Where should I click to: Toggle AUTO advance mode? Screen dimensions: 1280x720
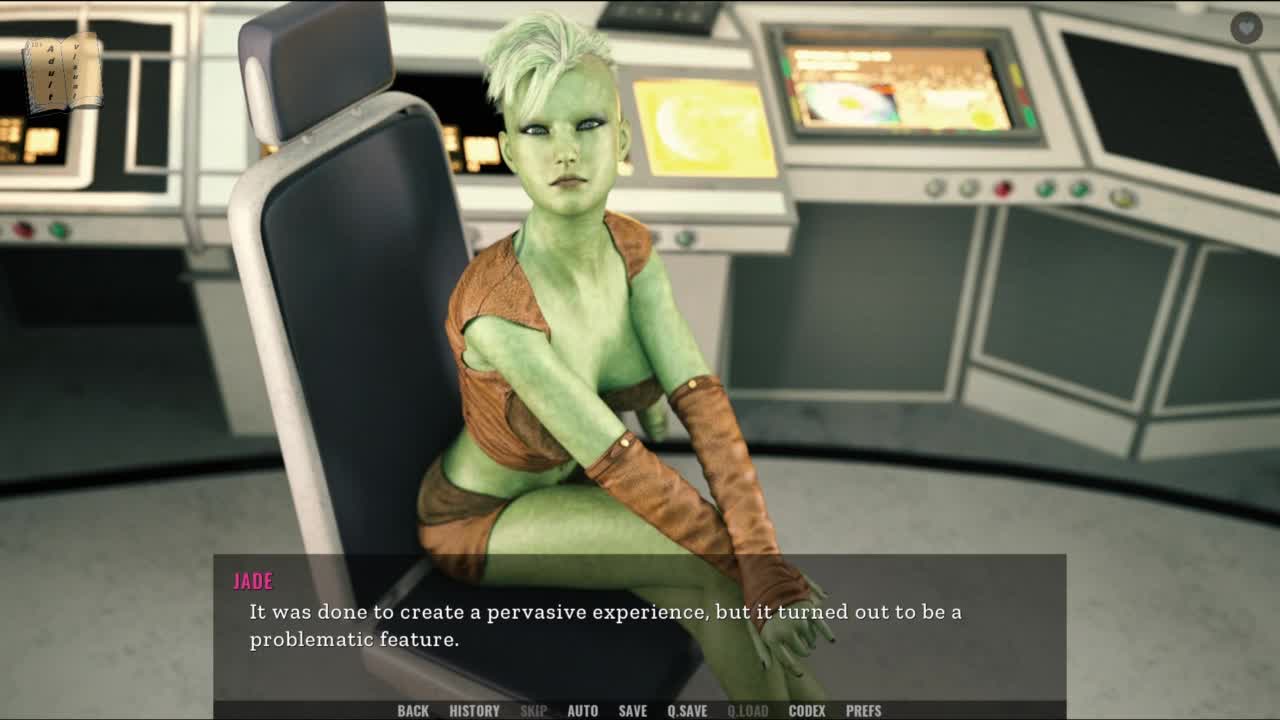[x=582, y=711]
